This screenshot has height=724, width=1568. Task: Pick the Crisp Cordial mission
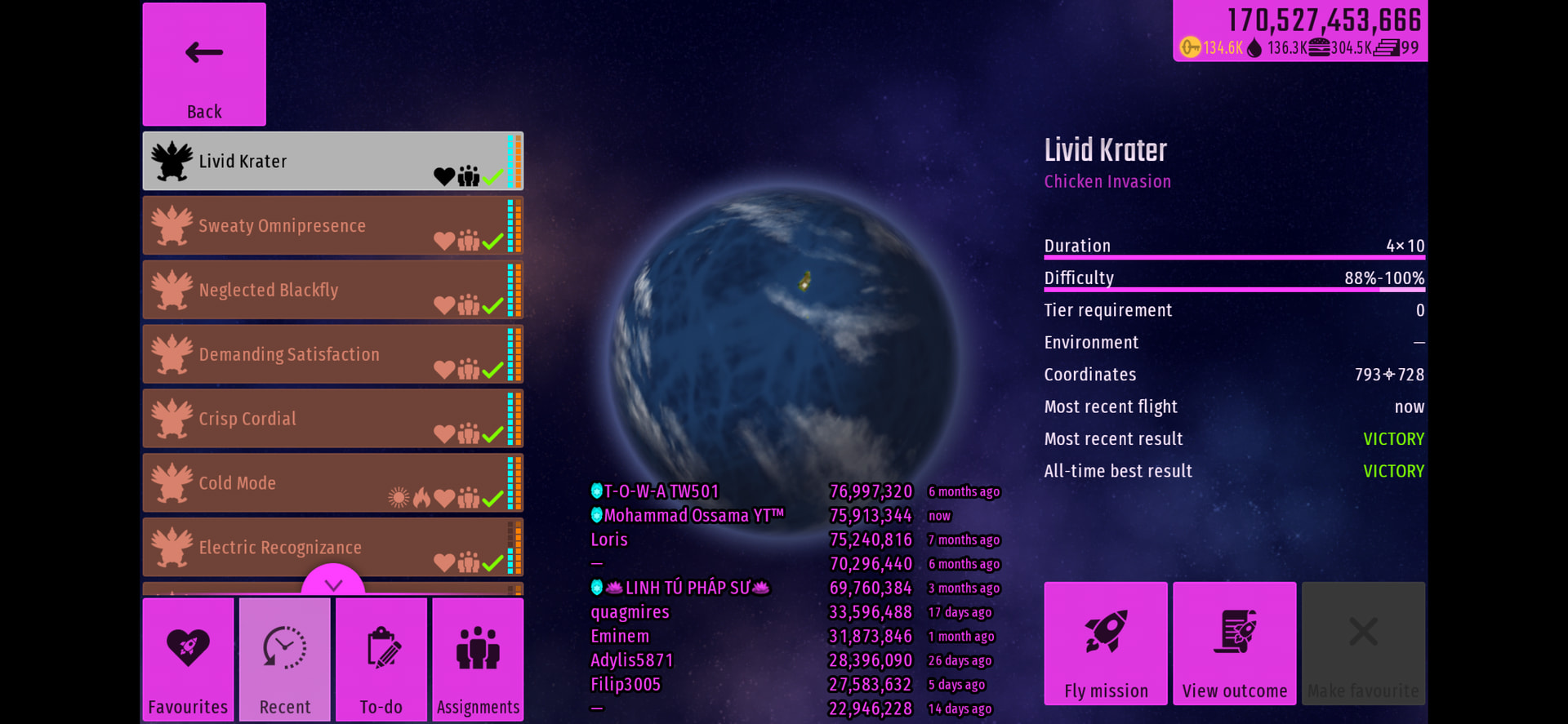[x=332, y=419]
